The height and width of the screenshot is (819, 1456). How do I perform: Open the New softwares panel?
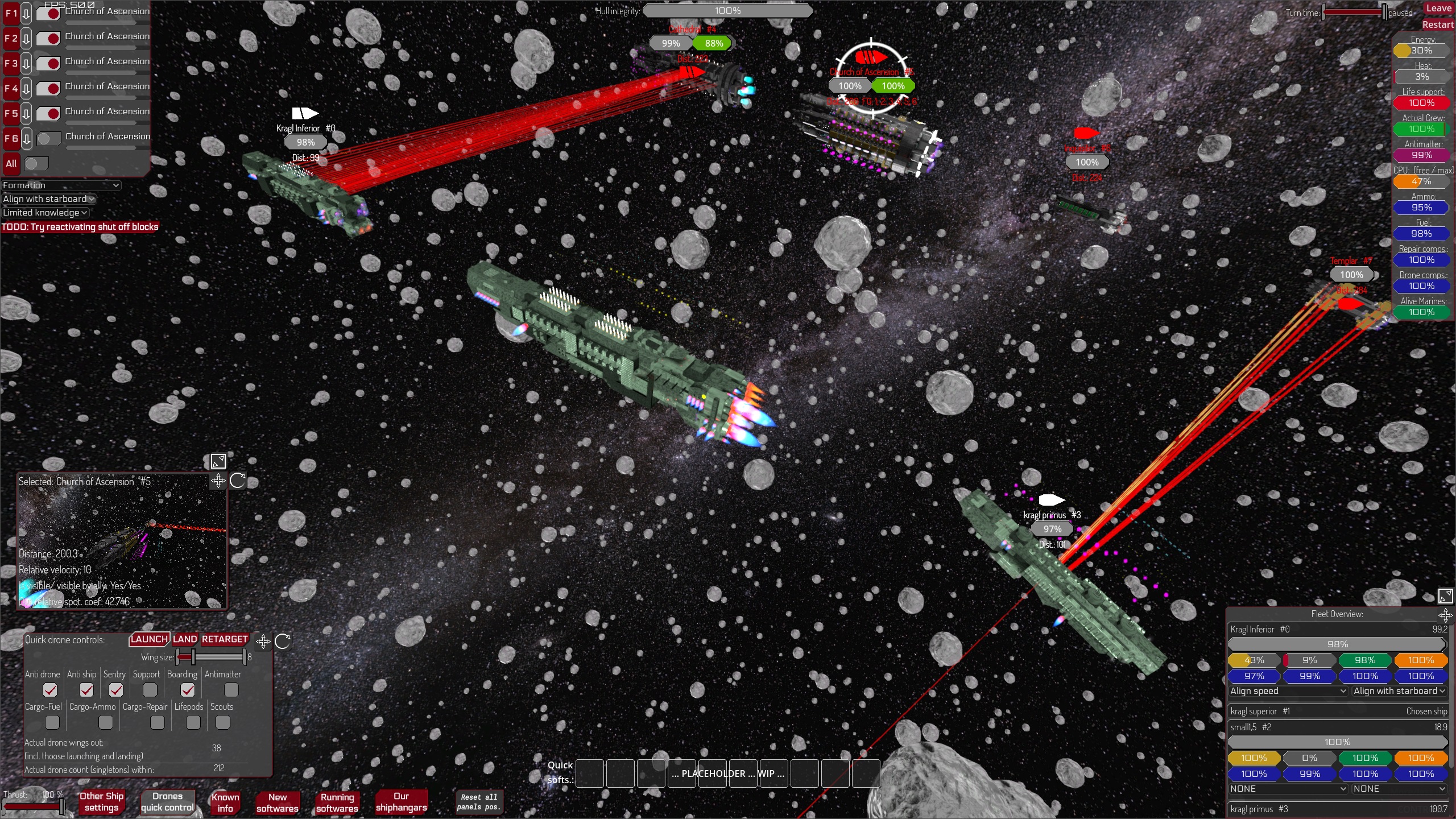pos(278,803)
